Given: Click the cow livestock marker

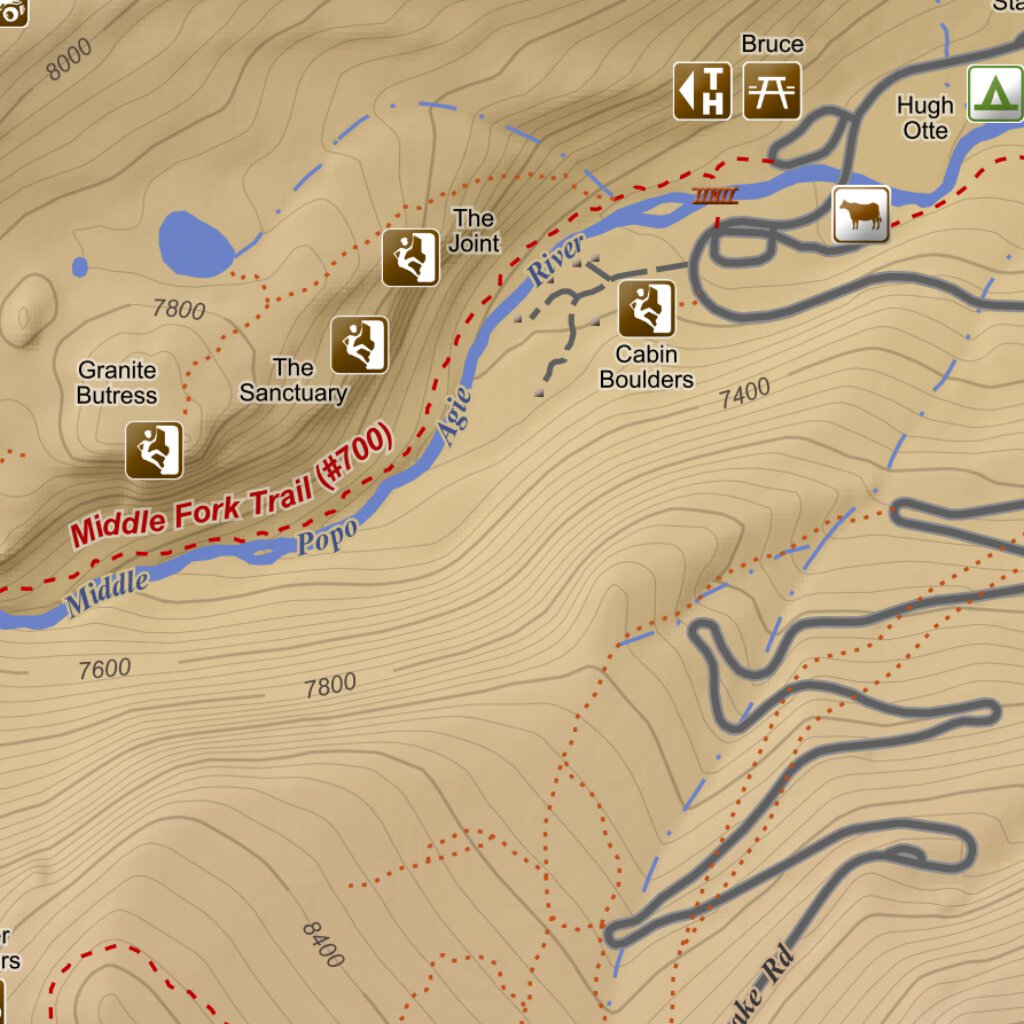Looking at the screenshot, I should (861, 214).
